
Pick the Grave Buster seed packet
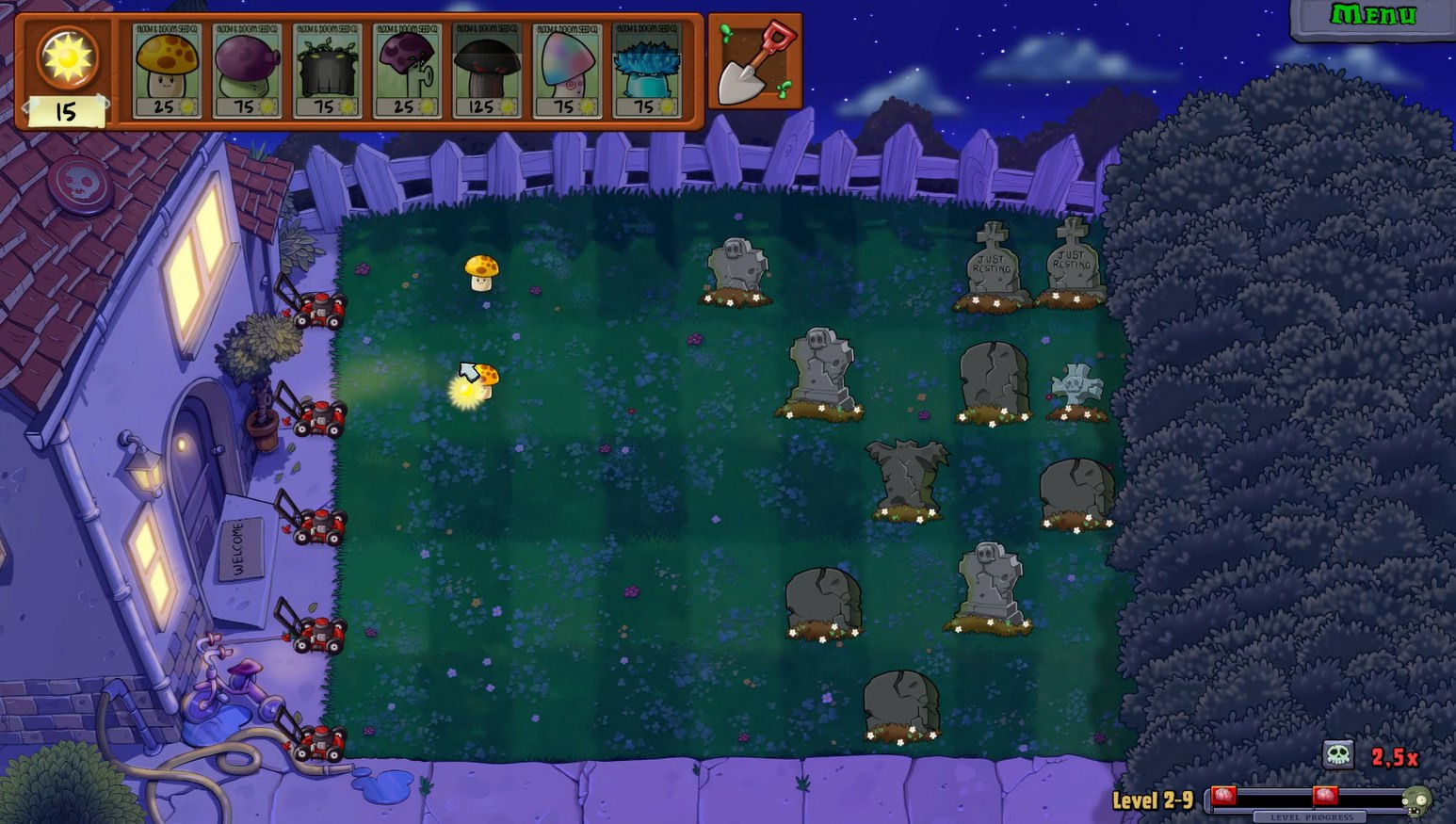[327, 71]
